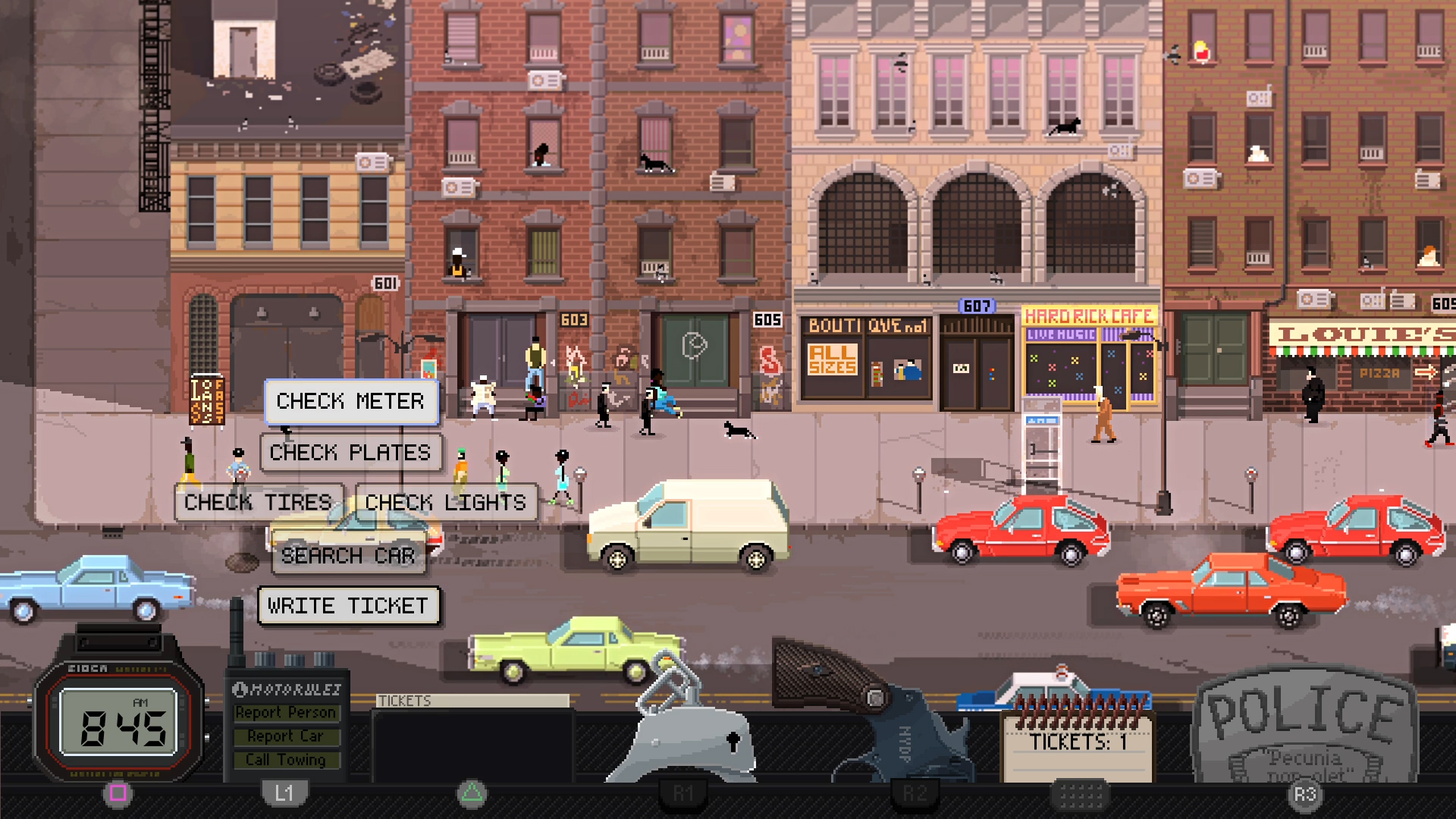Select Check Lights from the menu
The width and height of the screenshot is (1456, 819).
(444, 502)
